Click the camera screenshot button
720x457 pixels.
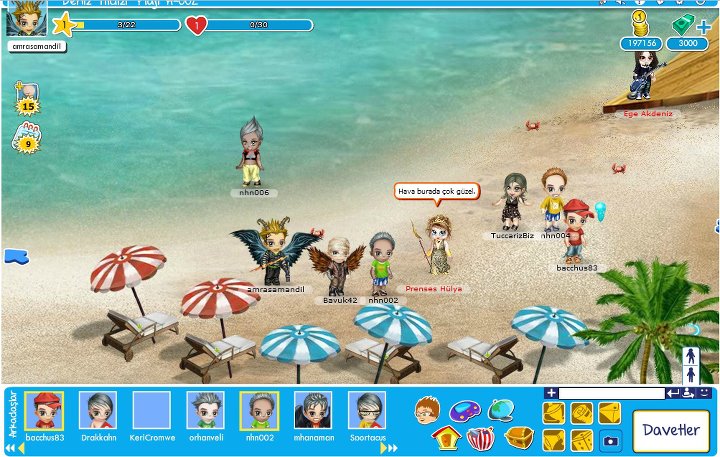click(x=610, y=439)
